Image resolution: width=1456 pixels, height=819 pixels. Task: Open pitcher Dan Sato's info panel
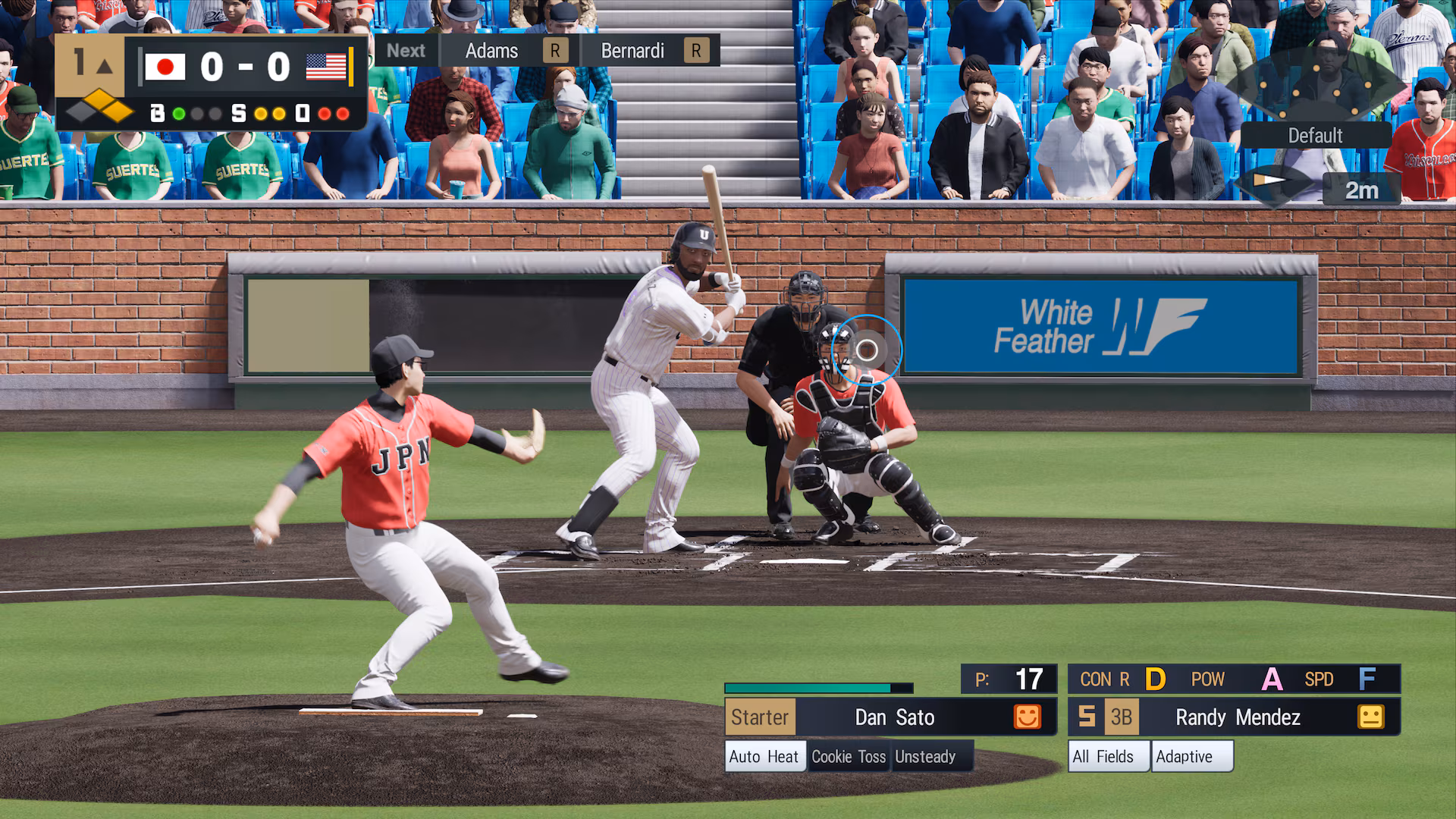pyautogui.click(x=894, y=717)
